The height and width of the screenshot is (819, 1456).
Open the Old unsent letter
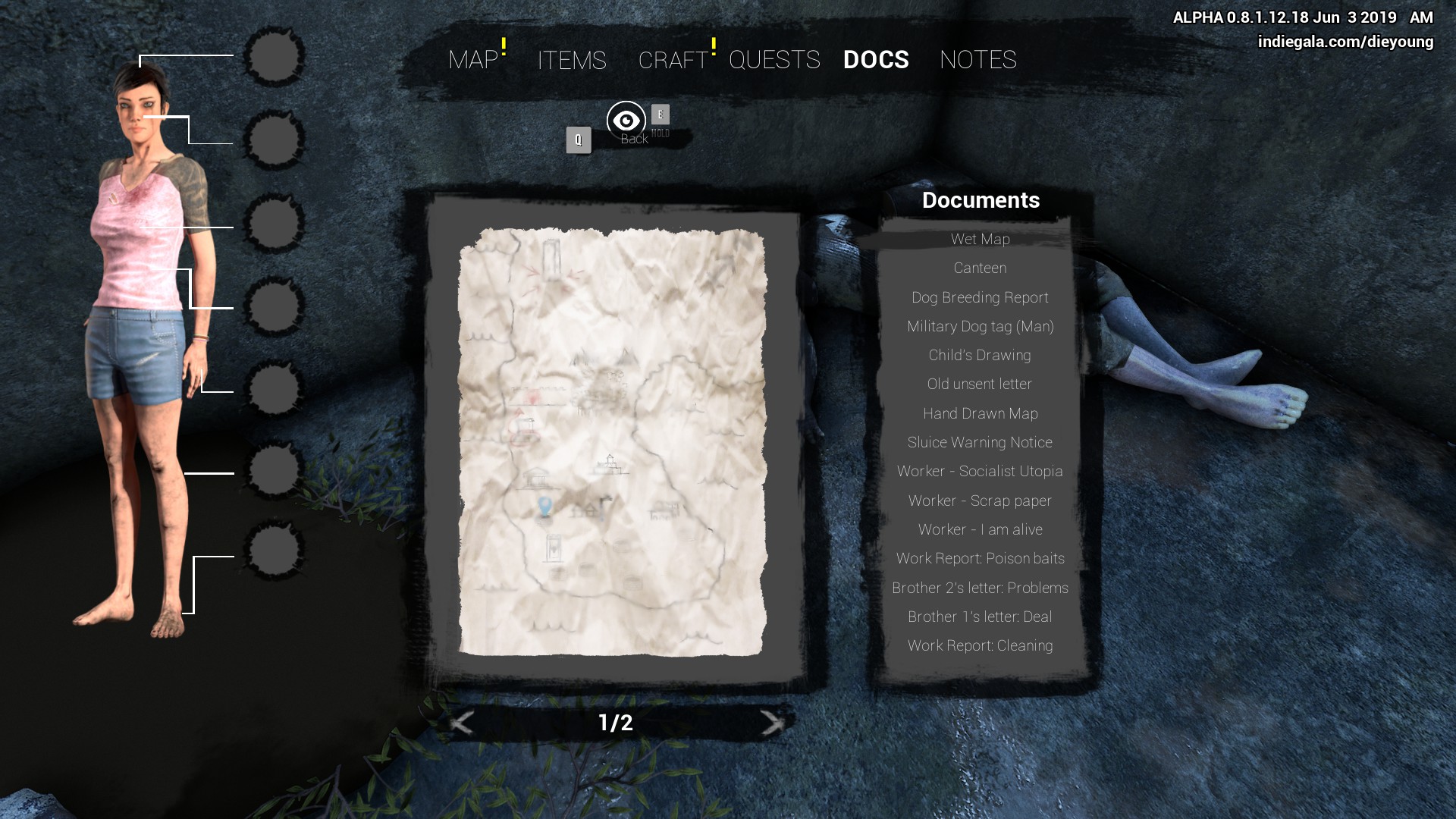[980, 384]
